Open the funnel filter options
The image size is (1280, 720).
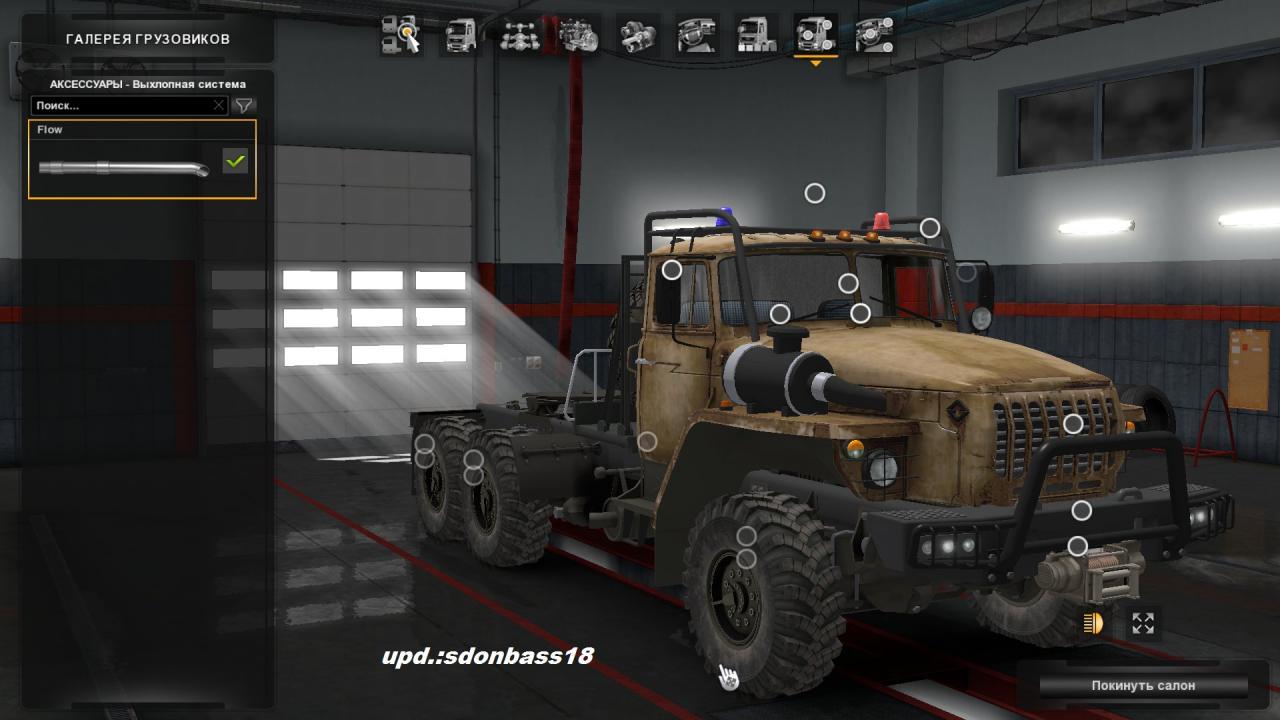click(x=243, y=105)
